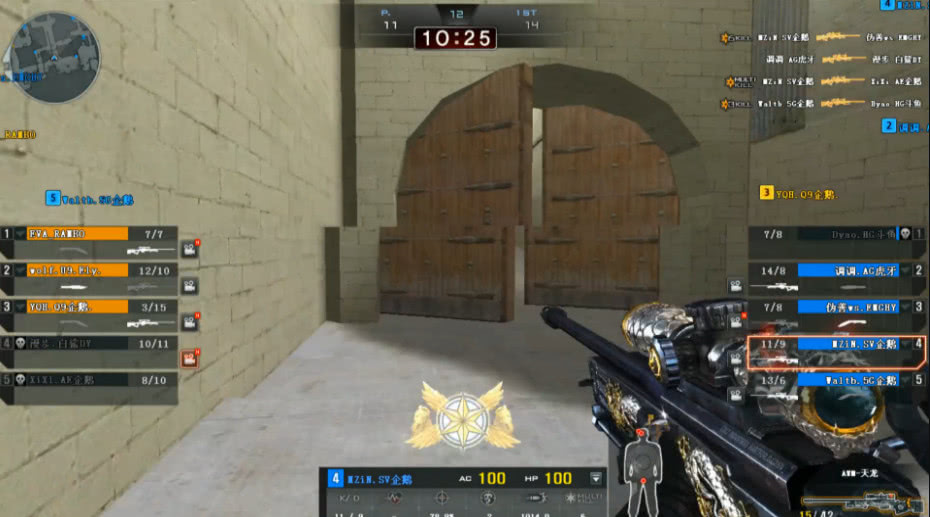This screenshot has height=517, width=930.
Task: Spectate player EVA_RAMBO
Action: coord(79,234)
